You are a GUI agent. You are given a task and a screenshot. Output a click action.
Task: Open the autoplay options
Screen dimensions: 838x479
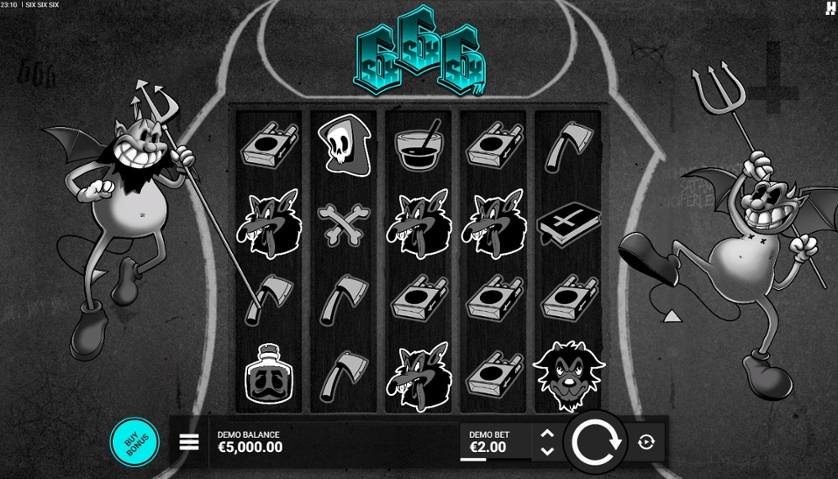pyautogui.click(x=646, y=442)
